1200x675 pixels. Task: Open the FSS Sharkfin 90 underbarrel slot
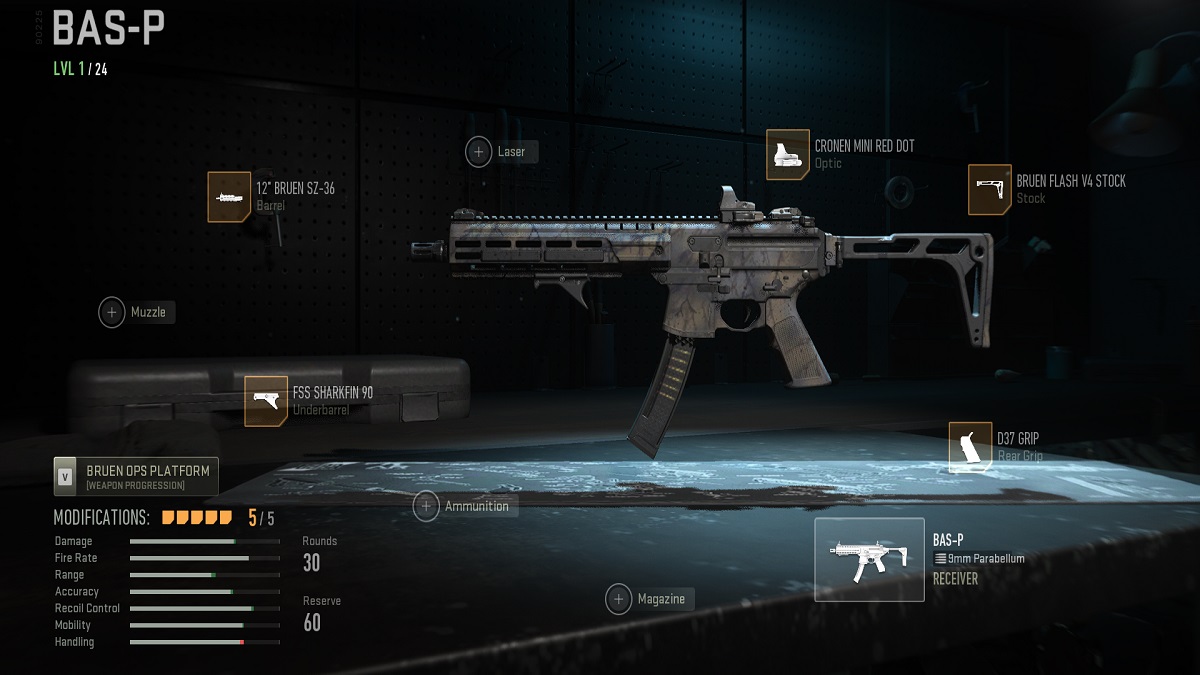(266, 401)
